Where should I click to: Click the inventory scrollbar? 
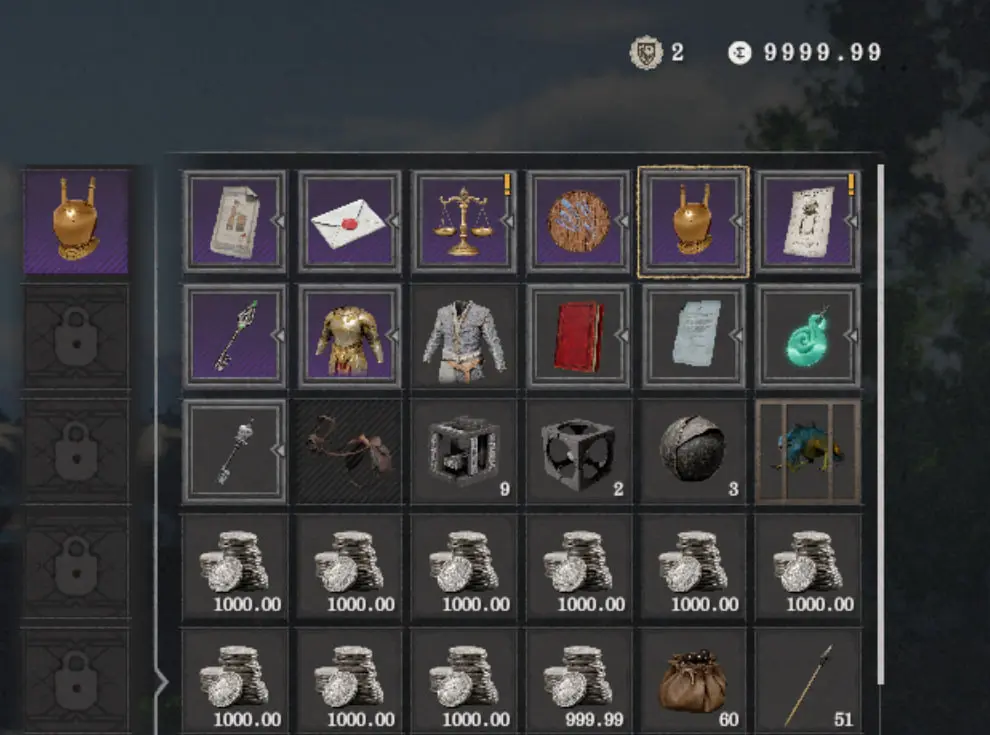(880, 420)
